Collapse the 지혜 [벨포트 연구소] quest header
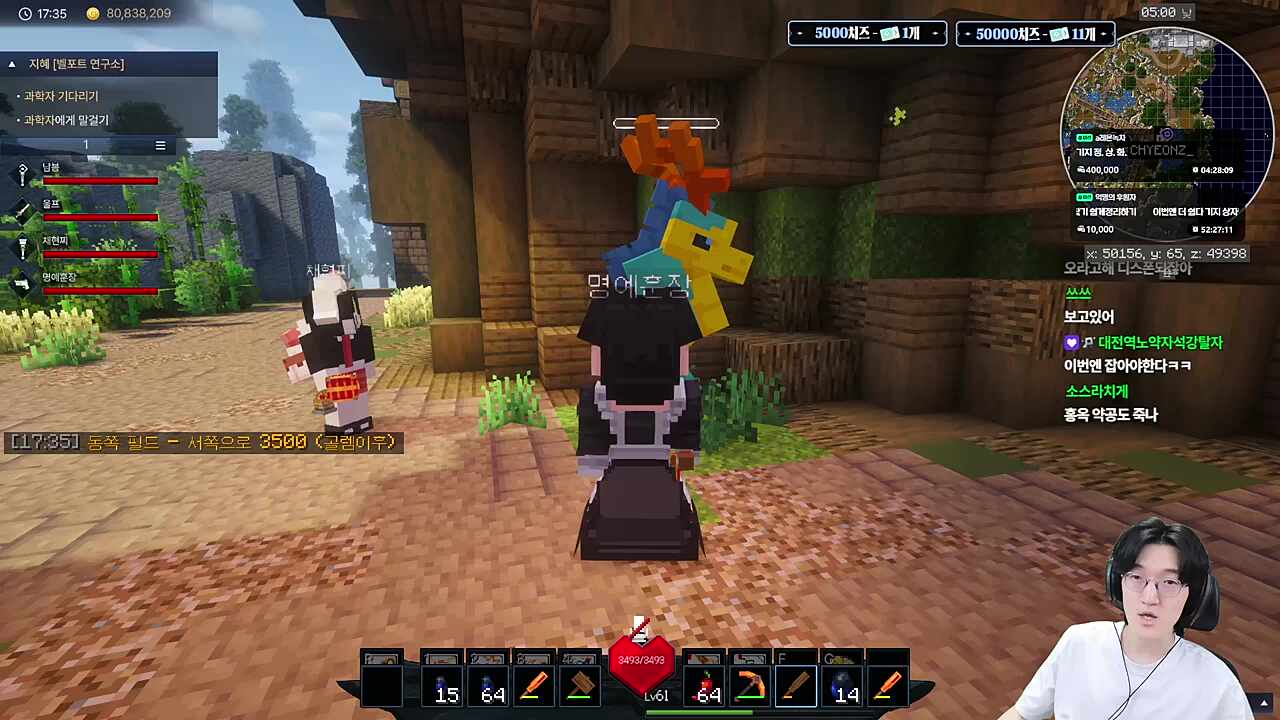 pyautogui.click(x=12, y=64)
